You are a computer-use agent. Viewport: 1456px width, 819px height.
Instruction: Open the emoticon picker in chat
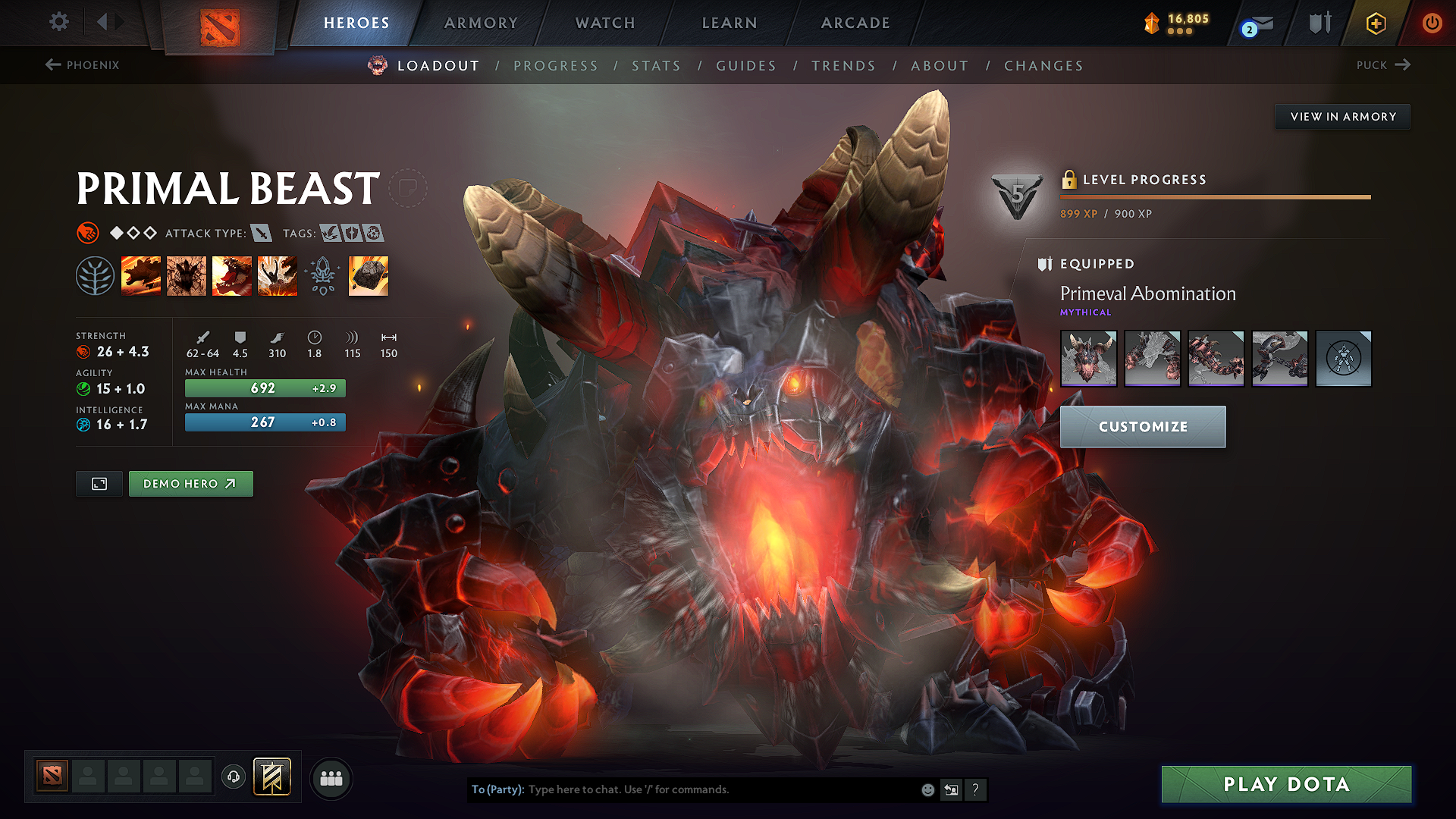[x=927, y=789]
